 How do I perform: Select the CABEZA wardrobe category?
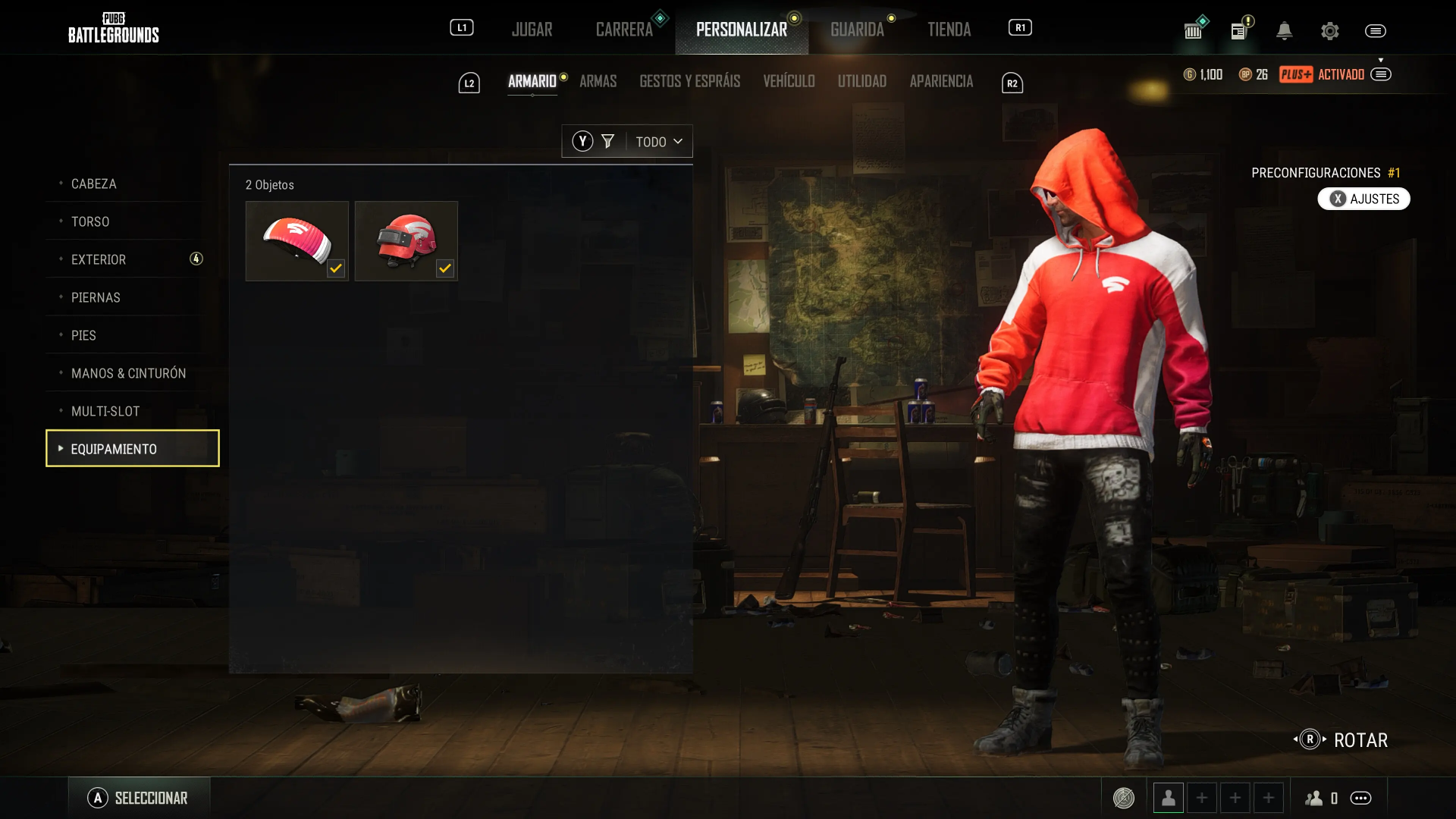point(94,184)
